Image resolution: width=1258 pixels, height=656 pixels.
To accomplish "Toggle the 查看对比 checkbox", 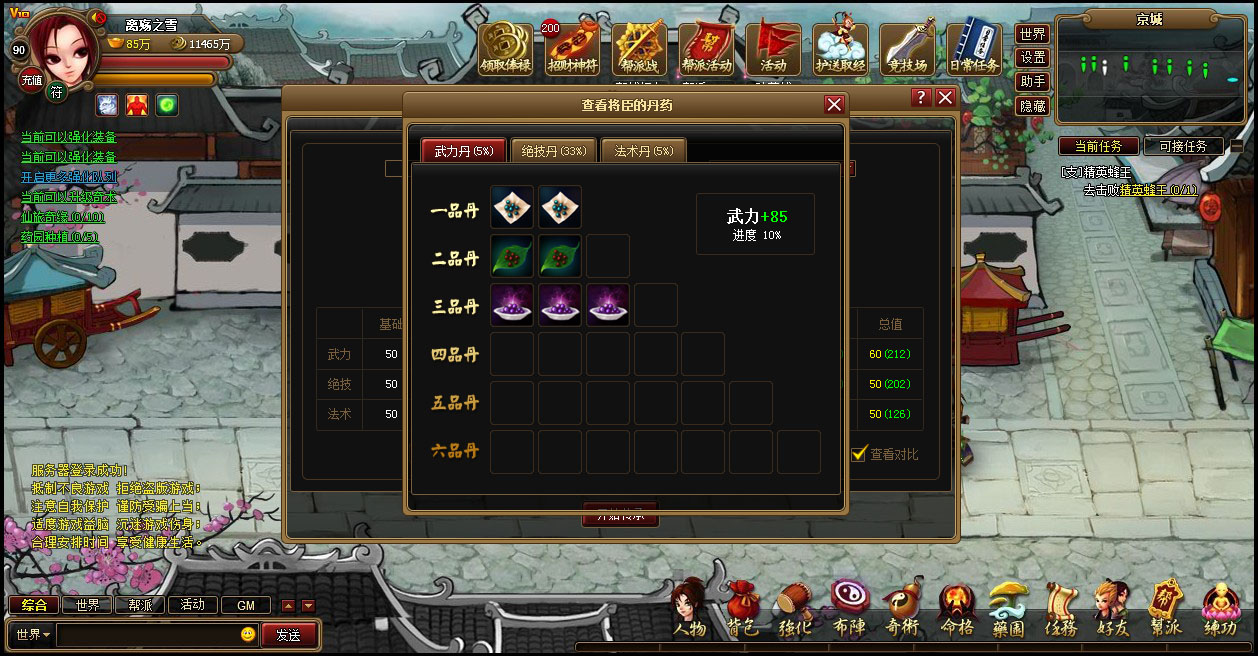I will (858, 454).
